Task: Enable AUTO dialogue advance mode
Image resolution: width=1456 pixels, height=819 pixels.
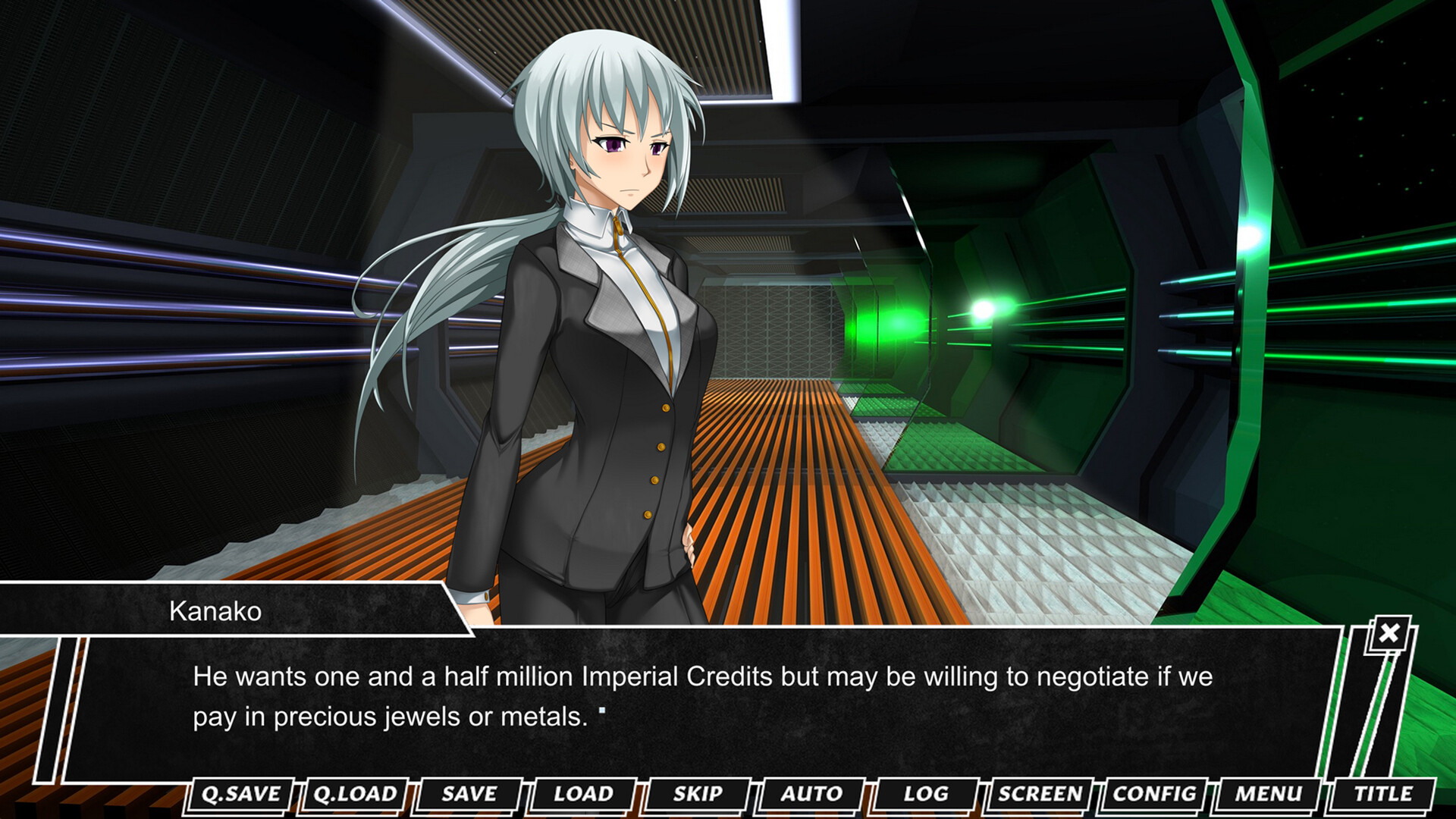Action: [x=811, y=794]
